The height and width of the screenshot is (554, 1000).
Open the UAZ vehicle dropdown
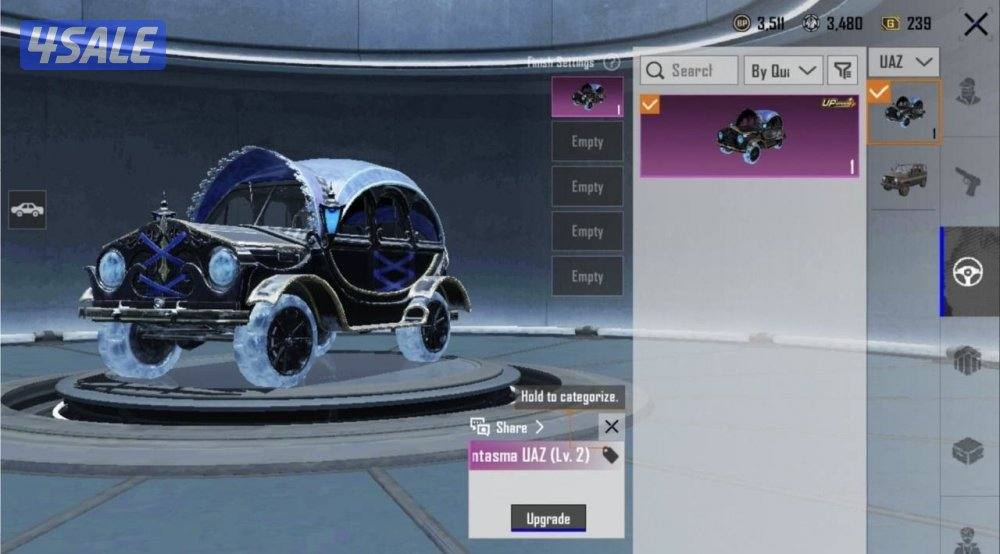903,62
